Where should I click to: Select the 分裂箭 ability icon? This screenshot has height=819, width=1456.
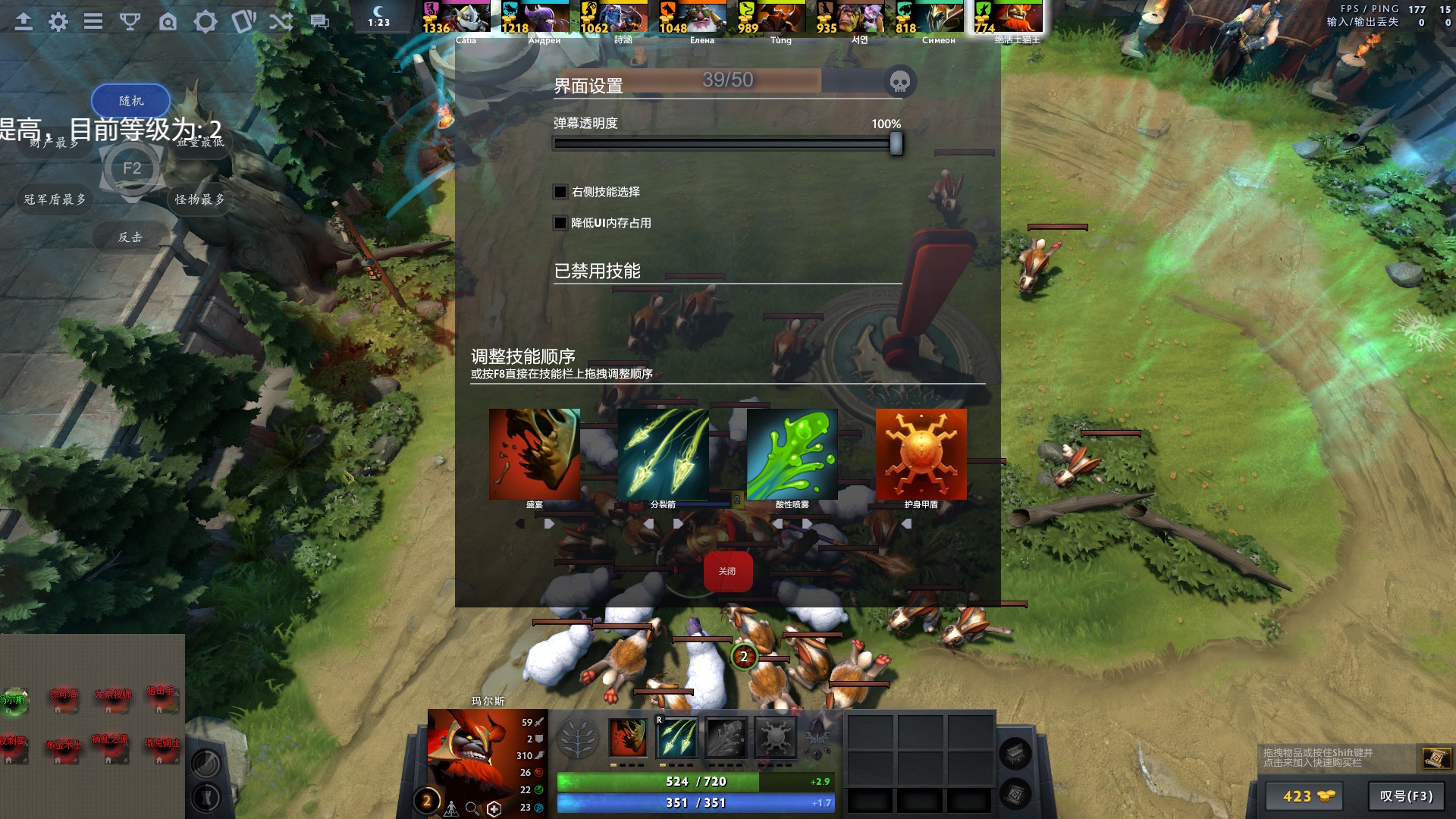click(x=663, y=453)
